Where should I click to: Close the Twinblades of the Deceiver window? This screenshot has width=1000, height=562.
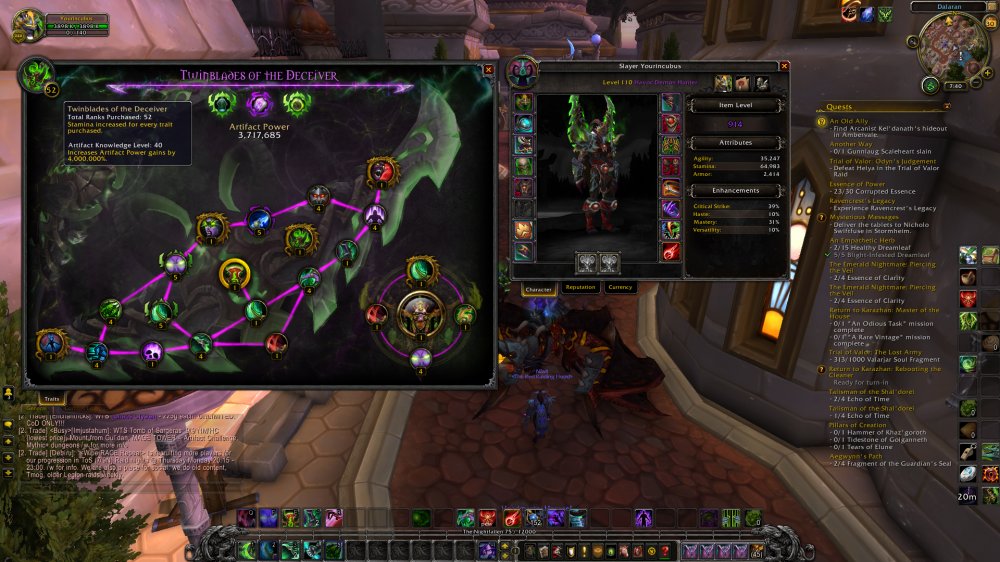[488, 70]
